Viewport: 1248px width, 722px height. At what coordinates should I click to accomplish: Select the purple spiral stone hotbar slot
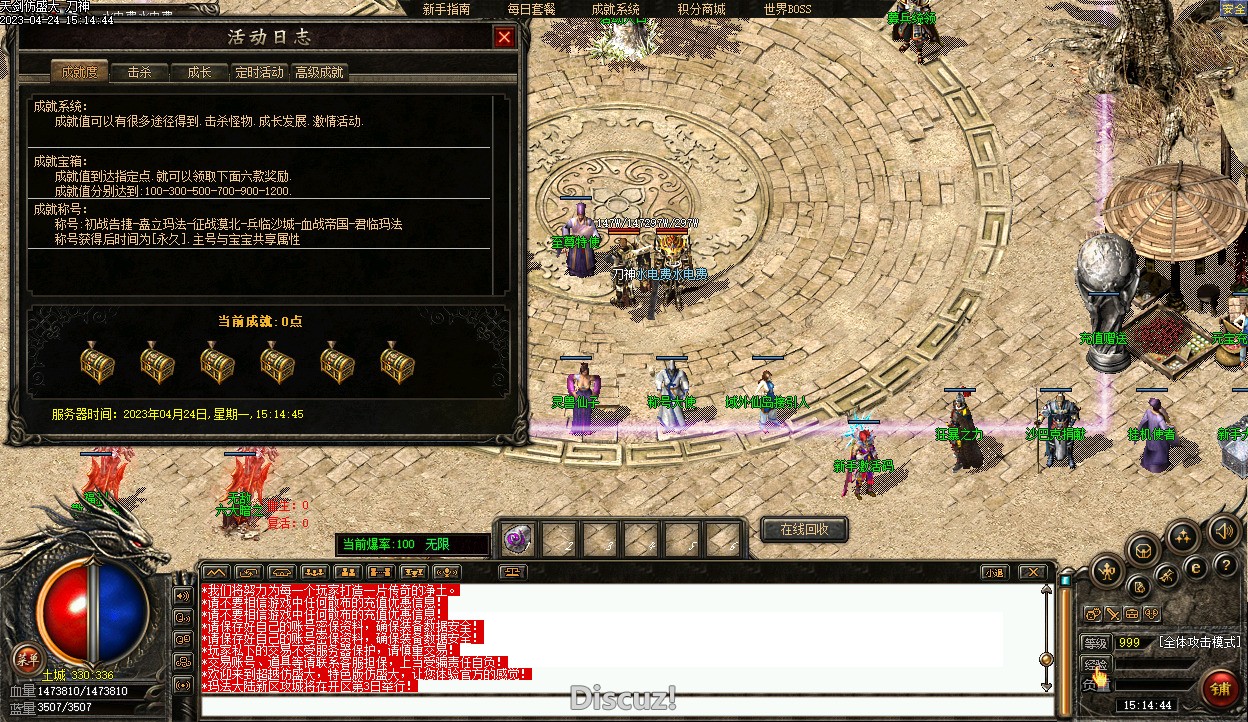click(517, 540)
